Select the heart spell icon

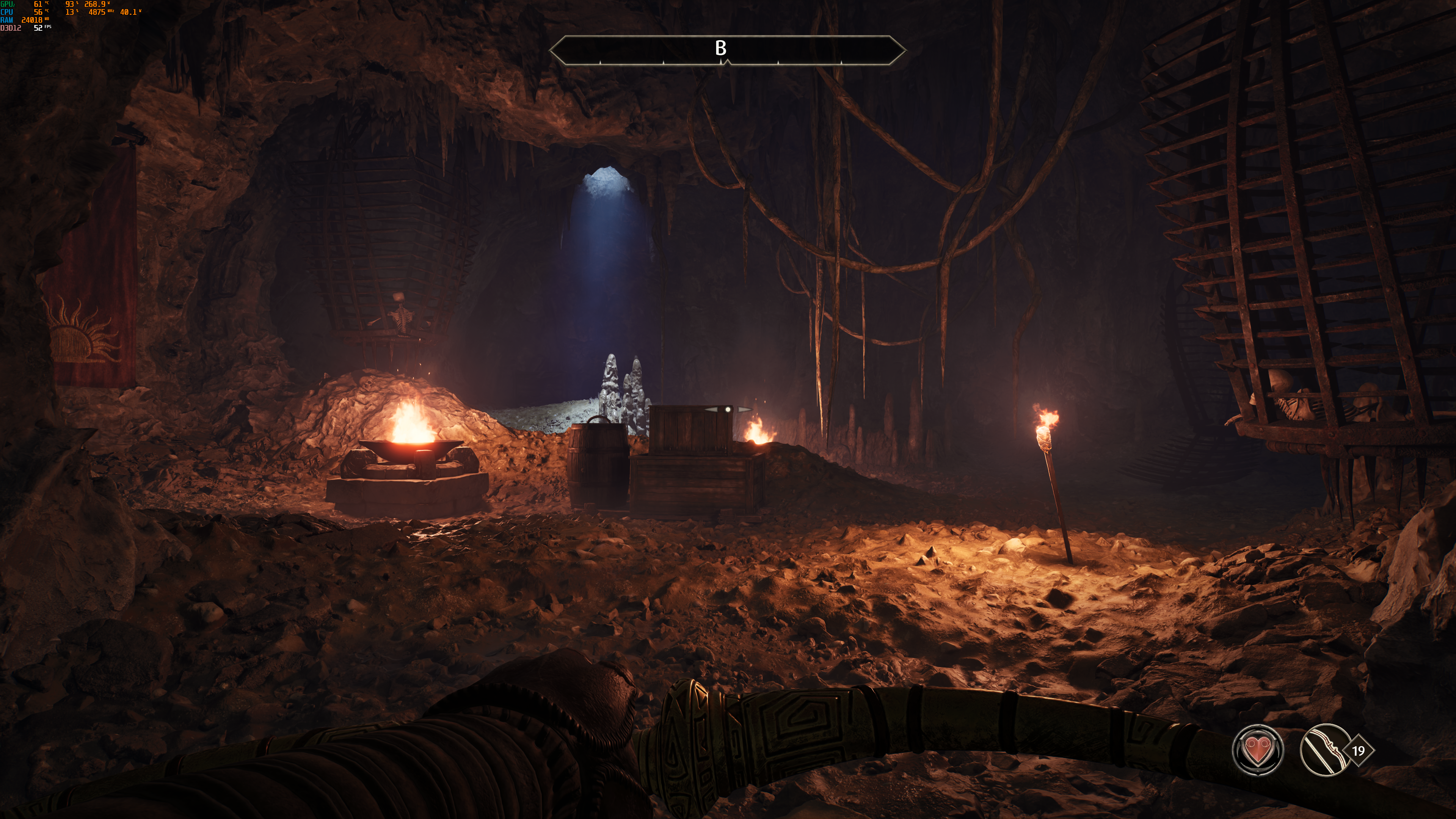pos(1257,750)
